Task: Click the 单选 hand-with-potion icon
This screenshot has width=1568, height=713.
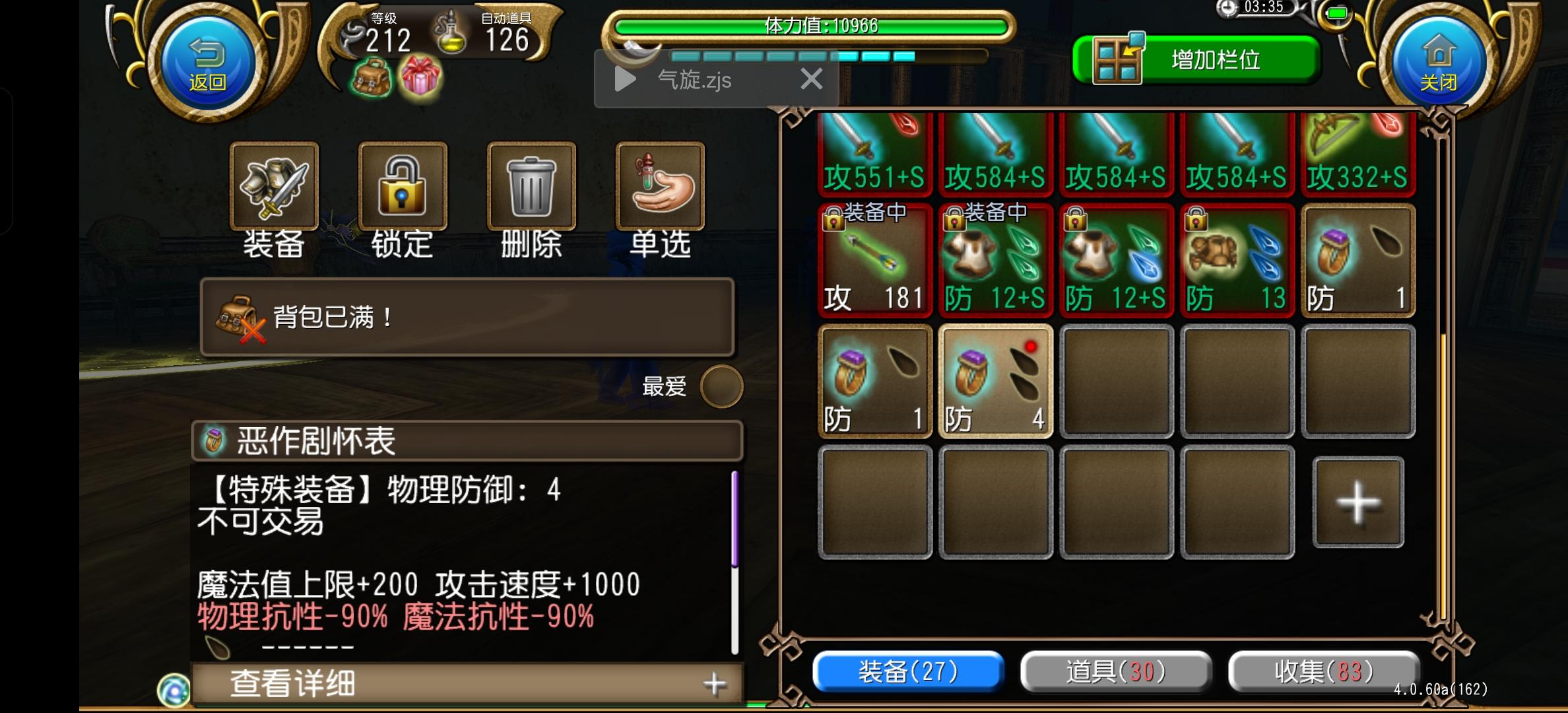Action: pyautogui.click(x=659, y=187)
